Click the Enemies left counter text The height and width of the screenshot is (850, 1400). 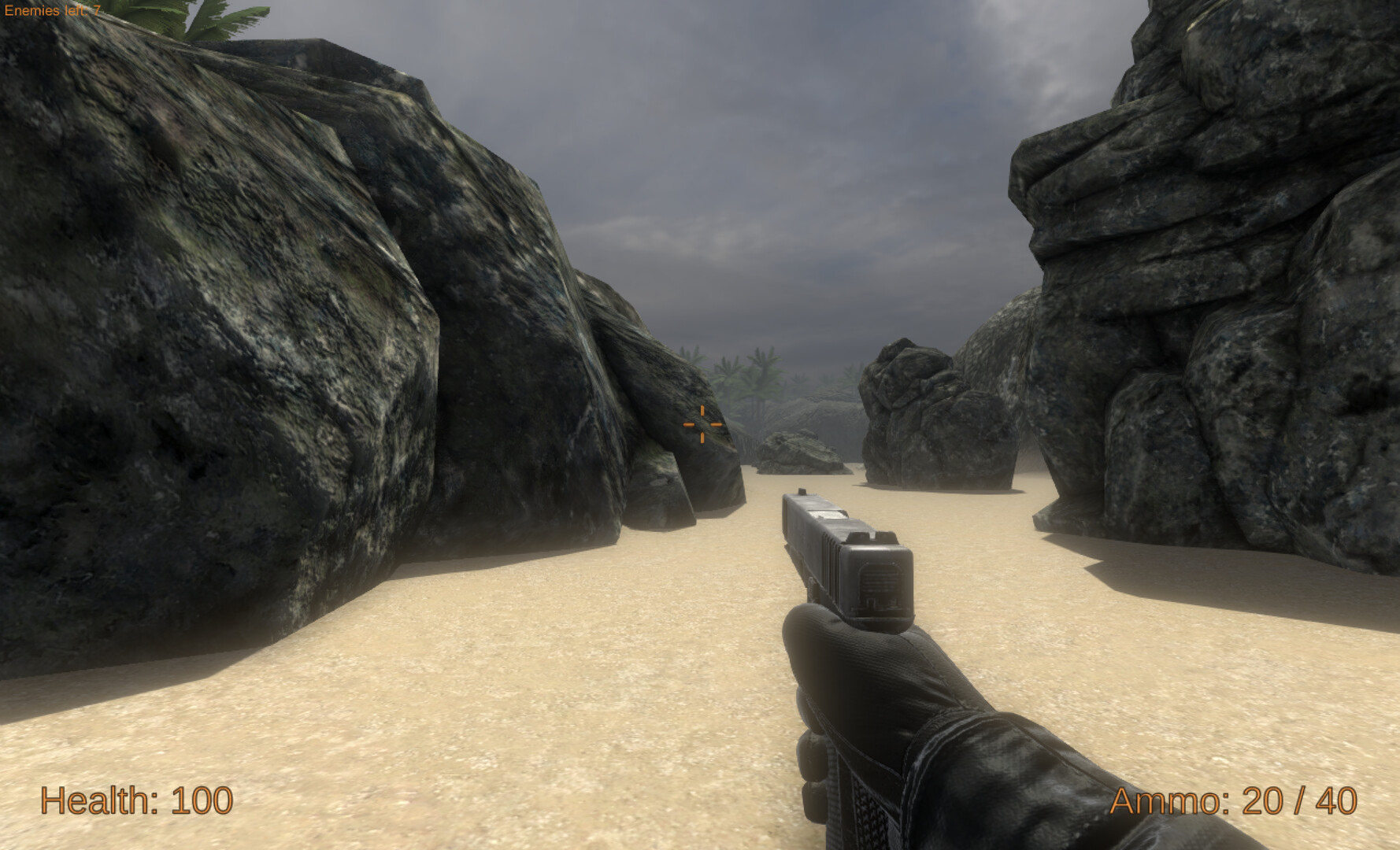(51, 9)
